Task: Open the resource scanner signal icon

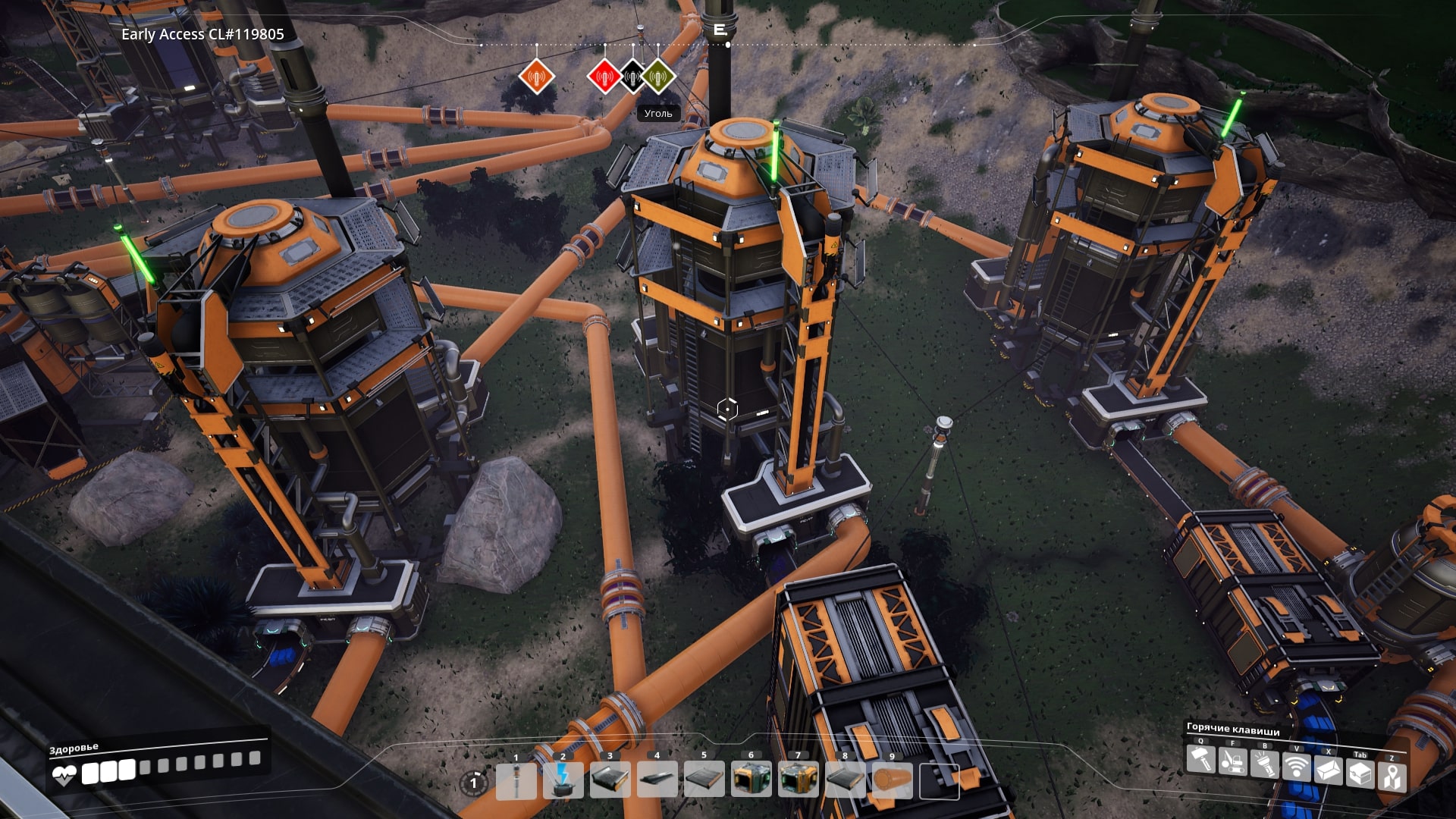Action: click(1296, 768)
